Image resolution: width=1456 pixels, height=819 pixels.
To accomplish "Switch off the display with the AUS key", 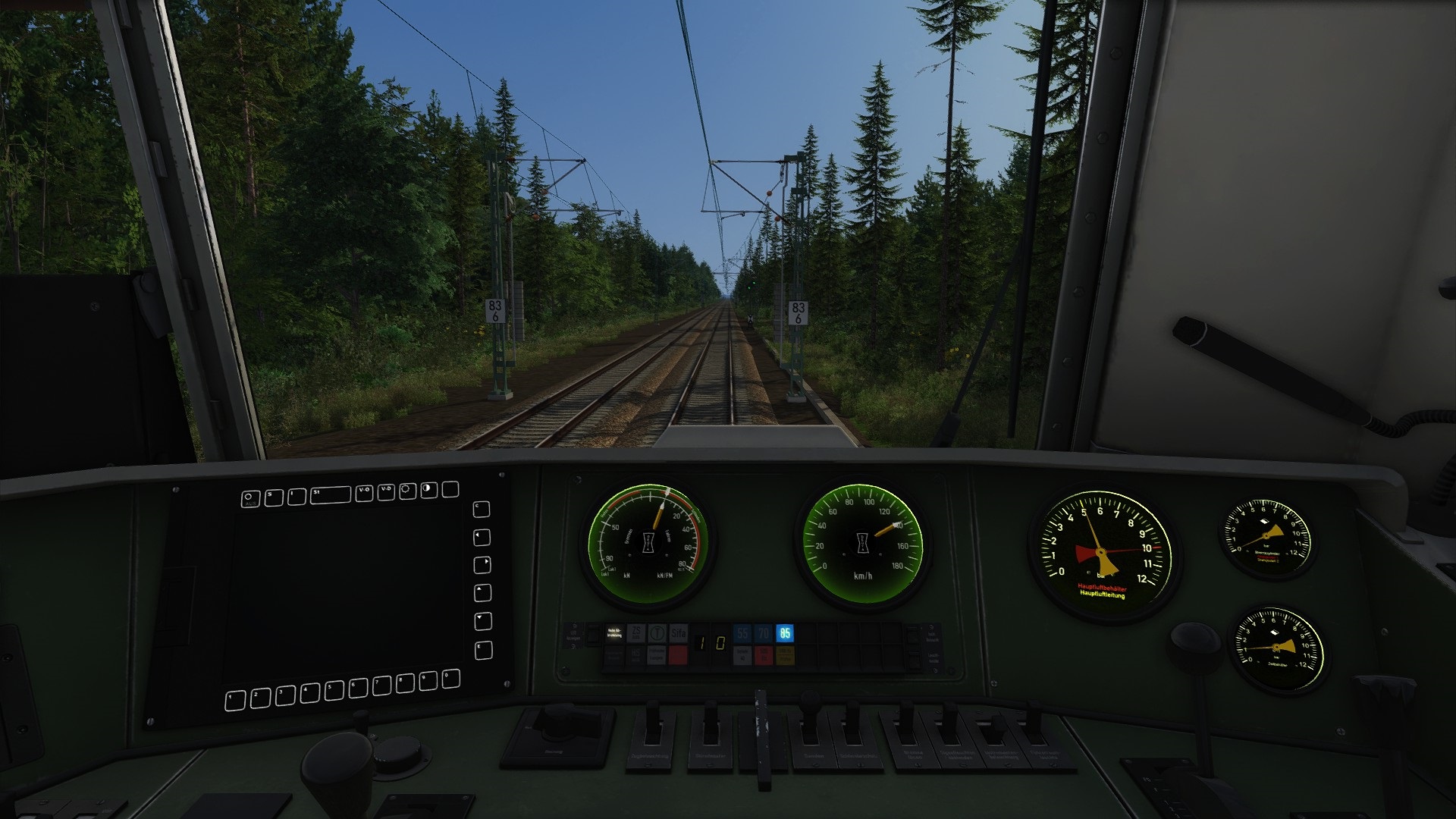I will pyautogui.click(x=250, y=499).
